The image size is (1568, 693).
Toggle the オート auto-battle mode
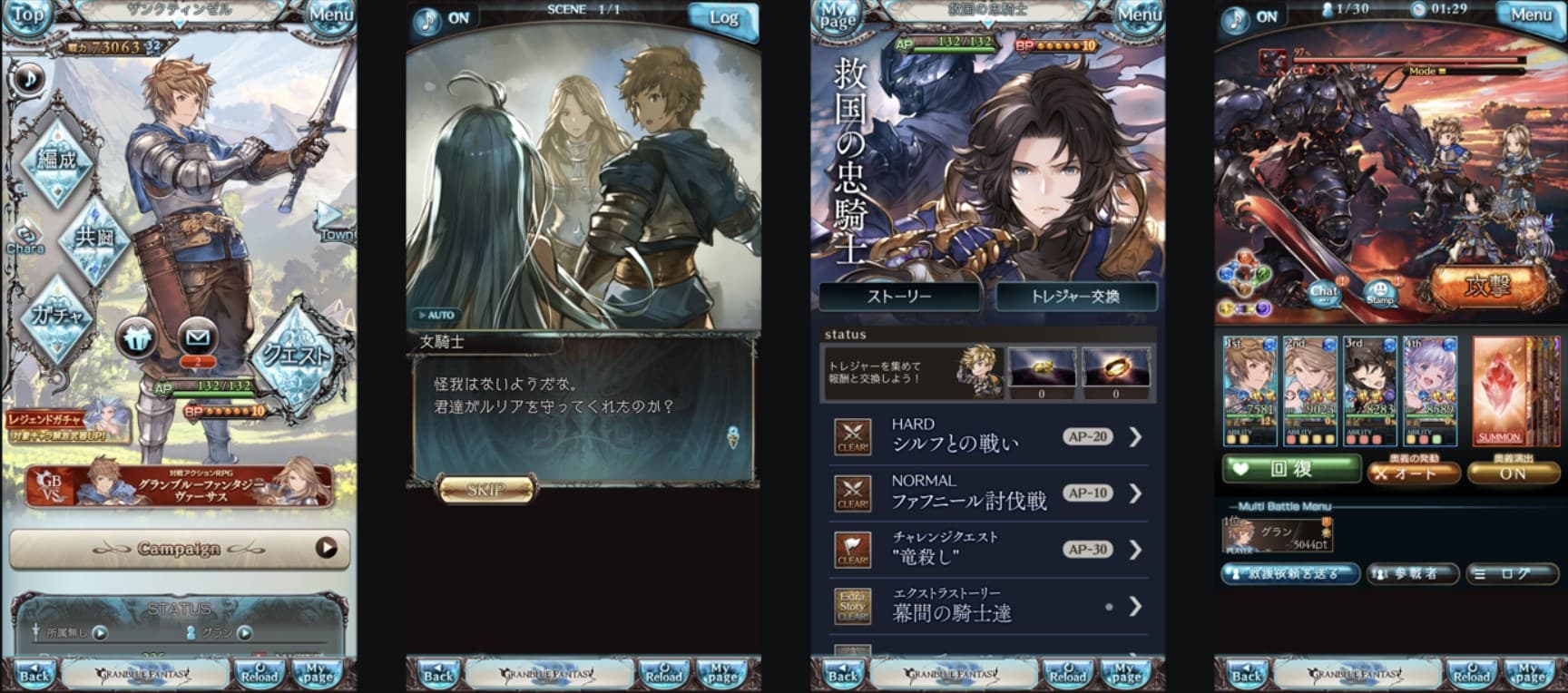pos(1413,472)
